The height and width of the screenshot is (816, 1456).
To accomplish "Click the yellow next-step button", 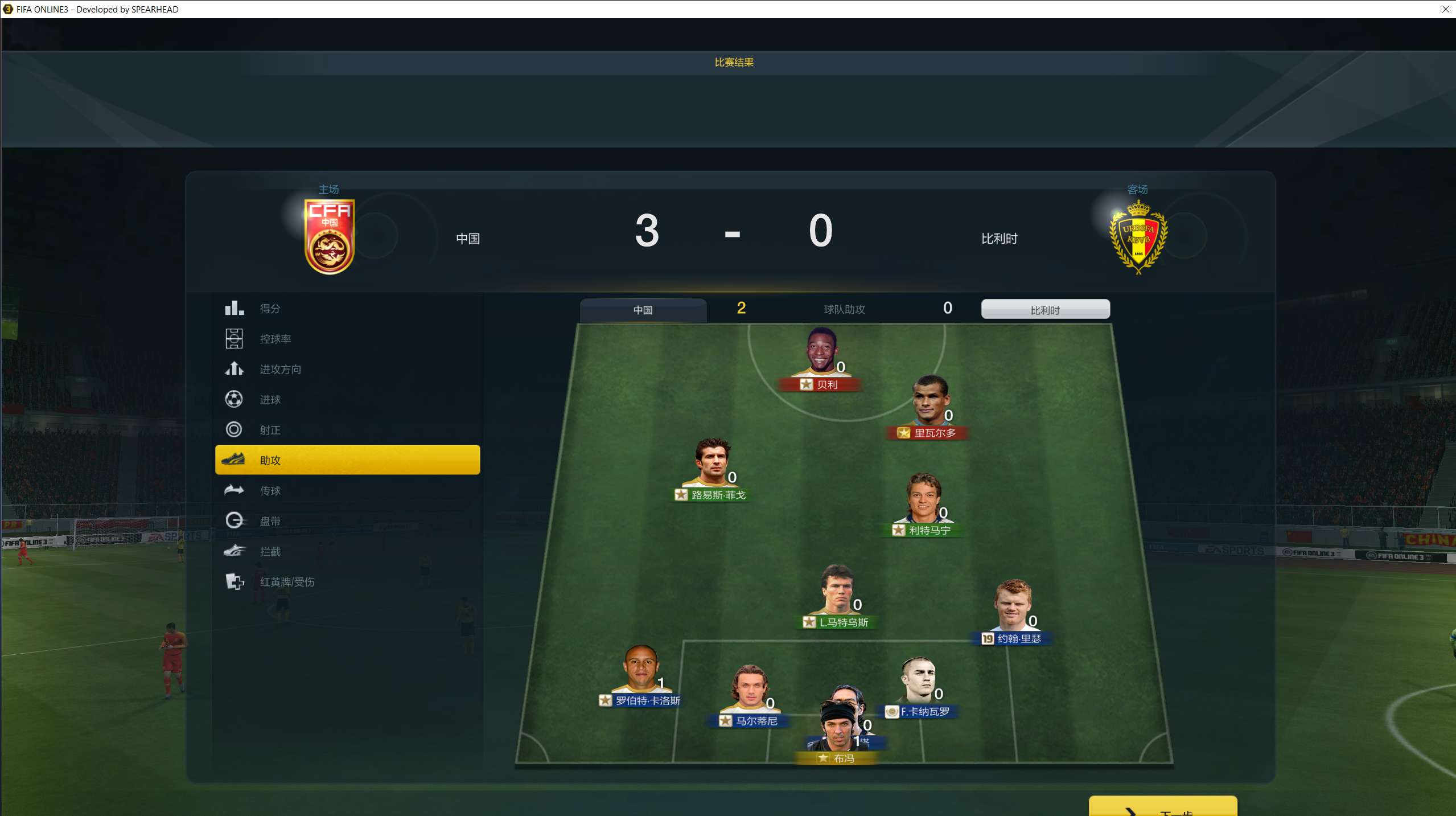I will pyautogui.click(x=1162, y=807).
